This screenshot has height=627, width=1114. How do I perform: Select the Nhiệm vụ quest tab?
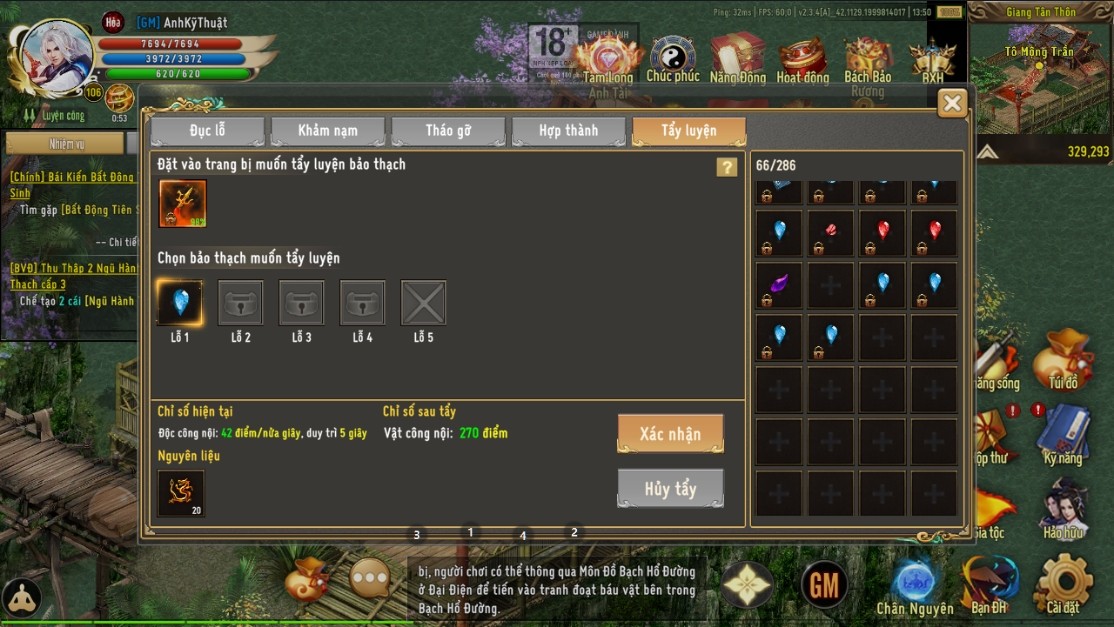[66, 144]
